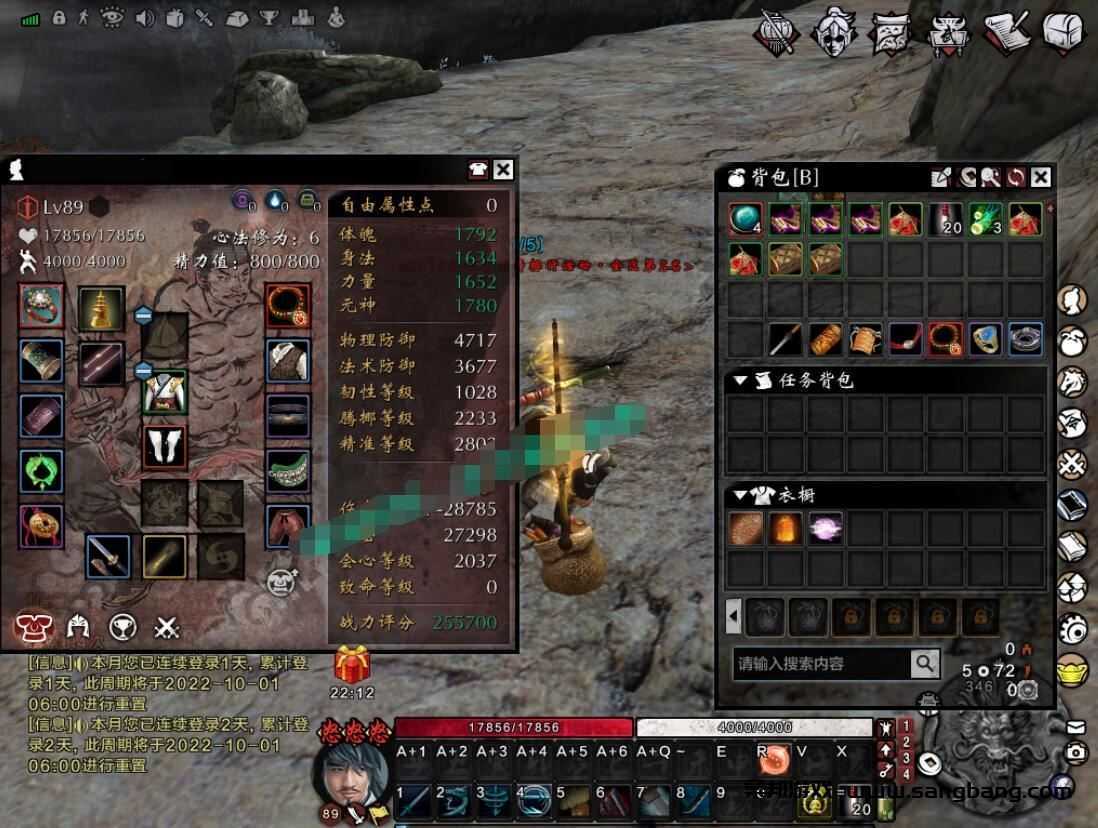Open the treasure chest top menu icon
Screen dimensions: 1098x828
coord(1064,31)
